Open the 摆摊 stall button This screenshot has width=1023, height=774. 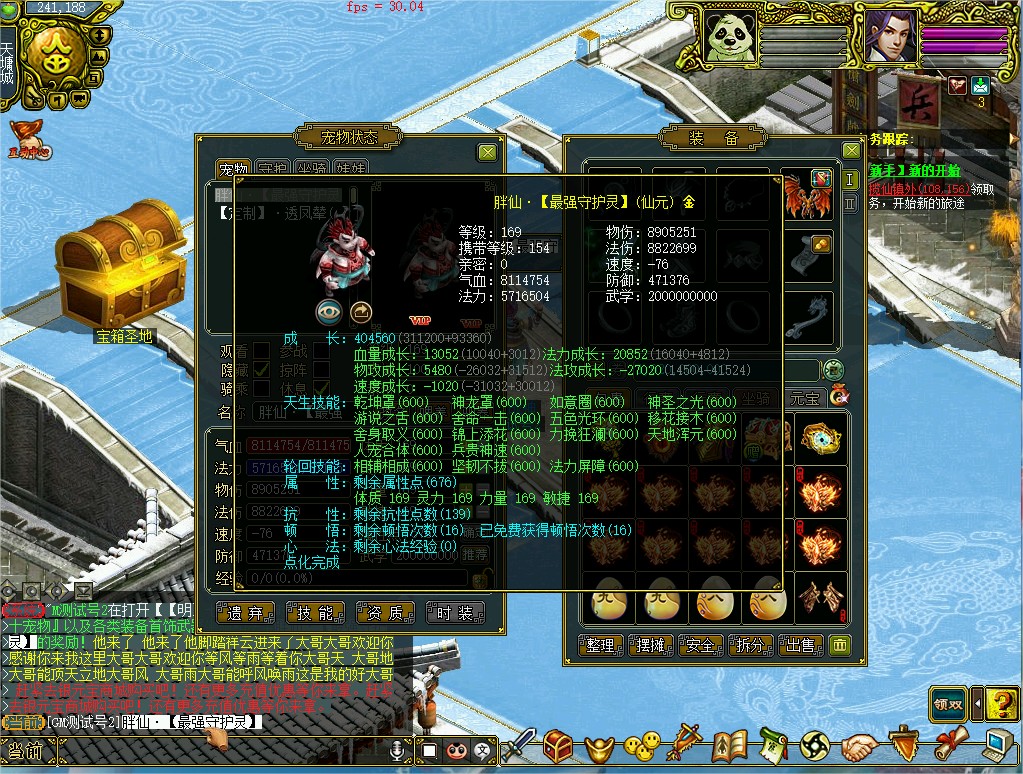[650, 645]
